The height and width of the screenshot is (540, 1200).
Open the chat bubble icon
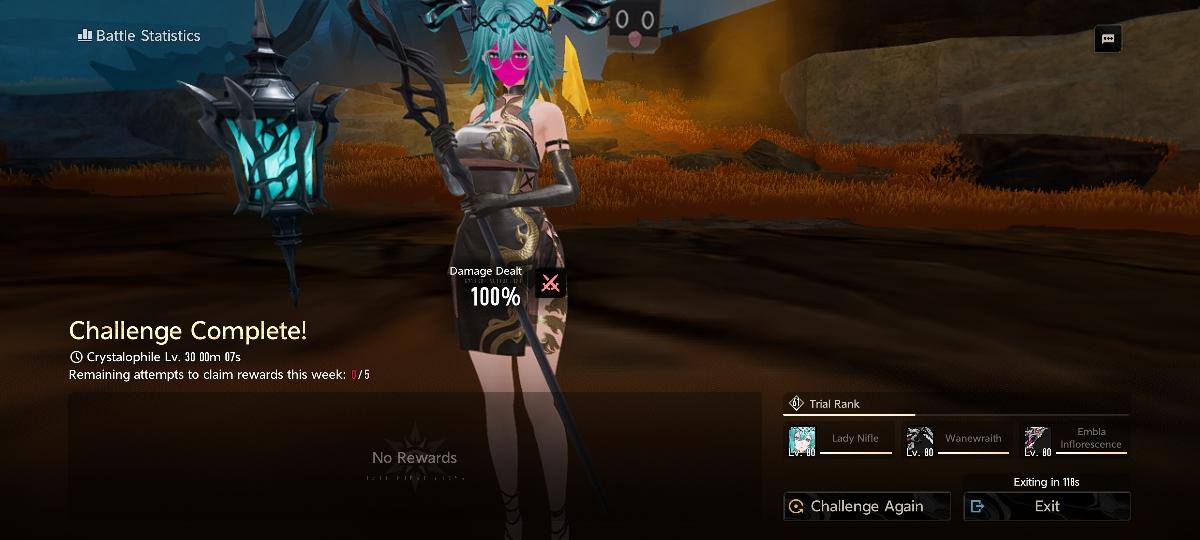[x=1107, y=39]
